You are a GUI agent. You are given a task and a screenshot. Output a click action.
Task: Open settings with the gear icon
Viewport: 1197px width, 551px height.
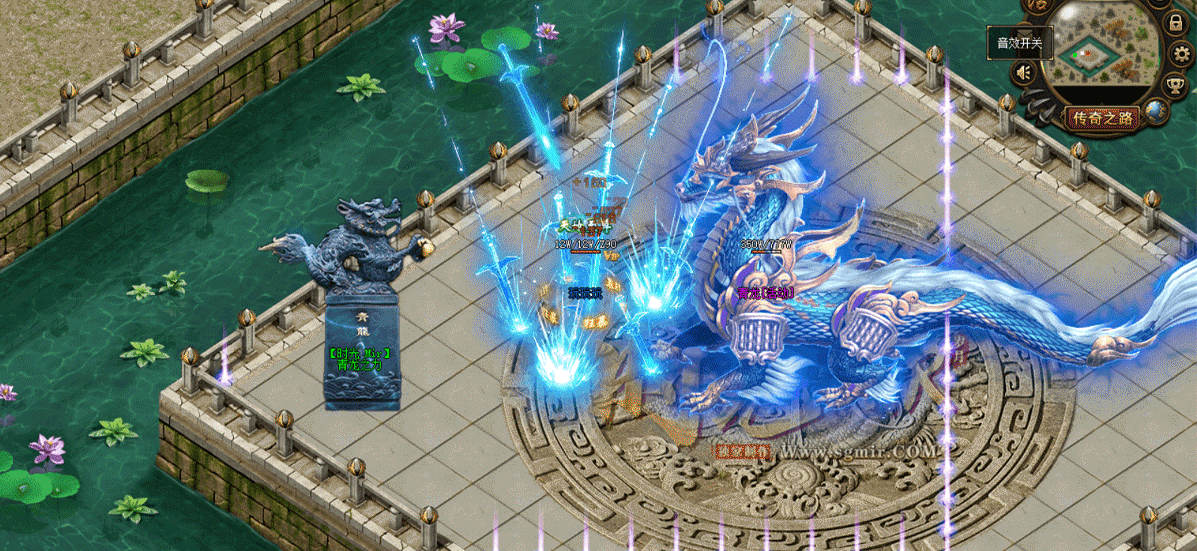click(1180, 53)
